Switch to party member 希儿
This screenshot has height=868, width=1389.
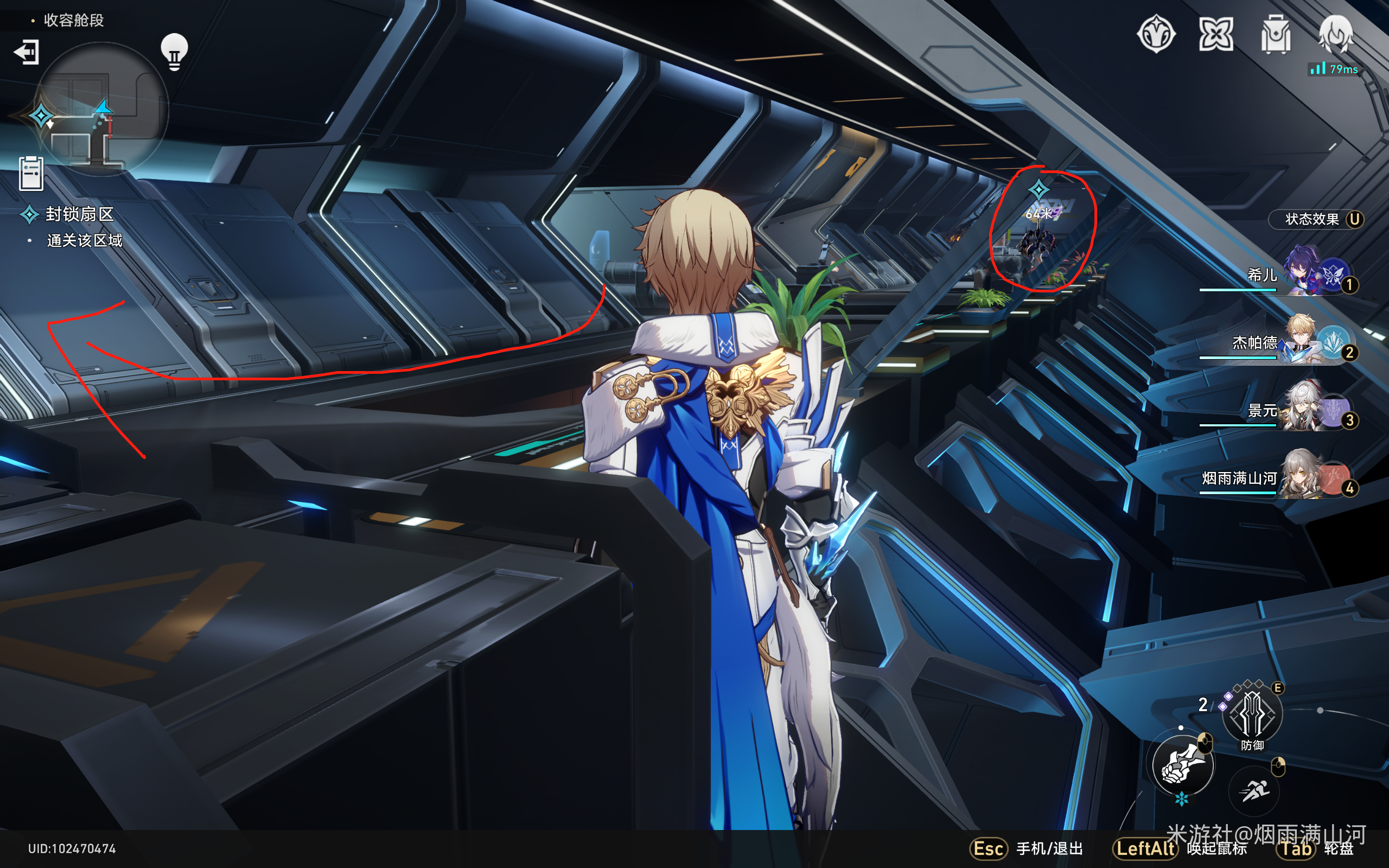tap(1303, 273)
